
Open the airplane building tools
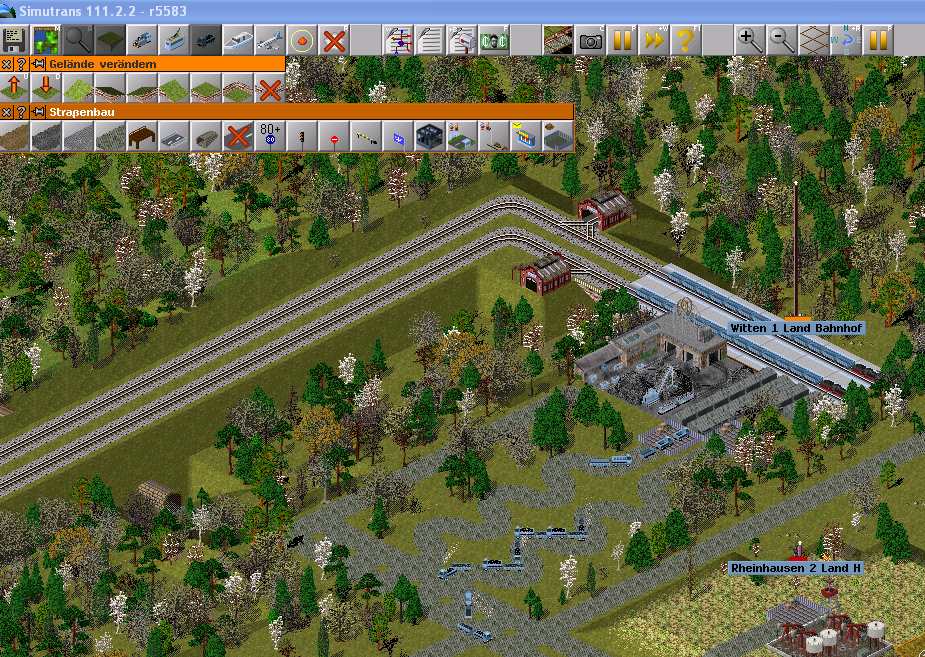pyautogui.click(x=270, y=40)
